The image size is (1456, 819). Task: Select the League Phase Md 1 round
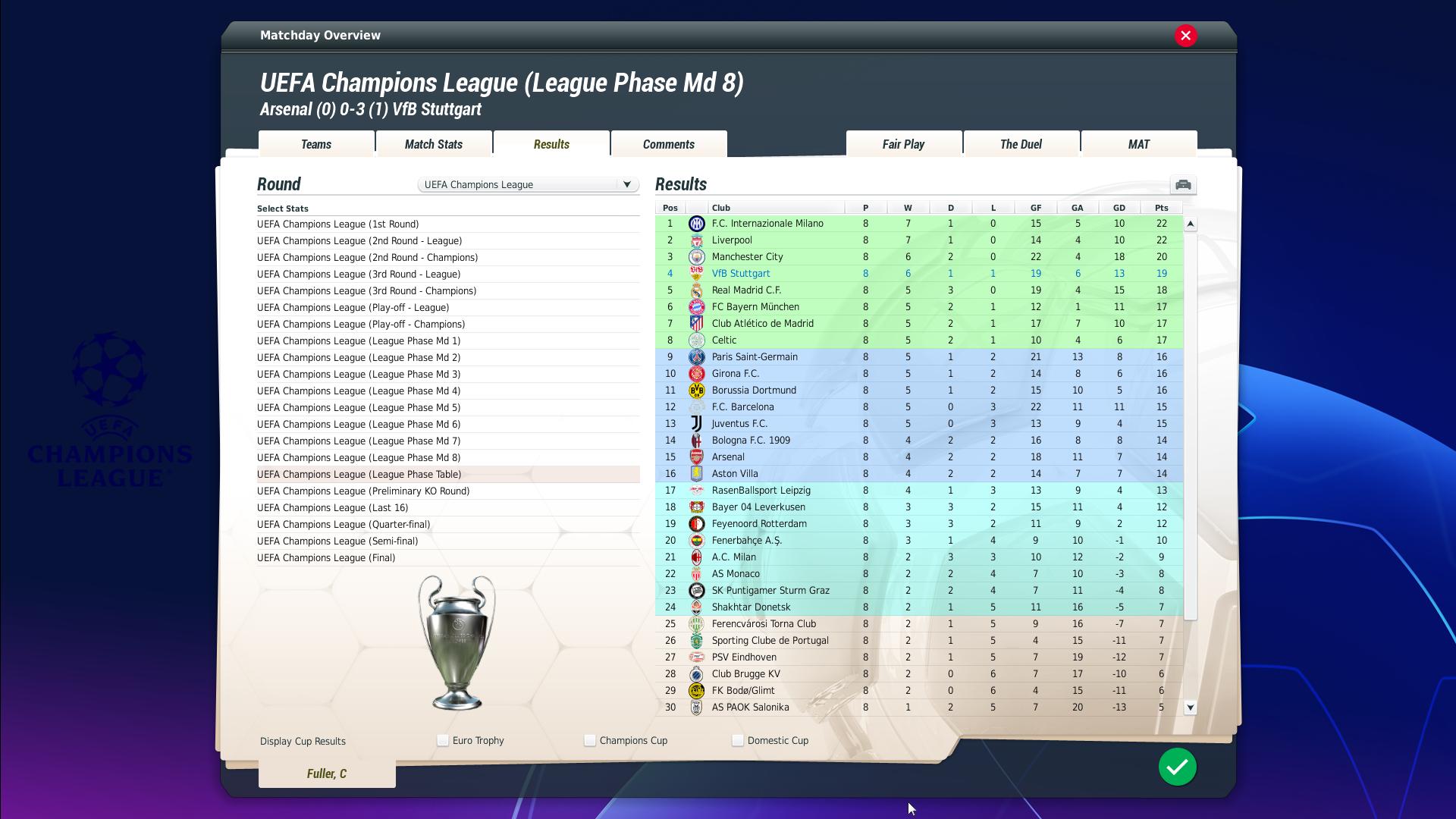pos(359,341)
